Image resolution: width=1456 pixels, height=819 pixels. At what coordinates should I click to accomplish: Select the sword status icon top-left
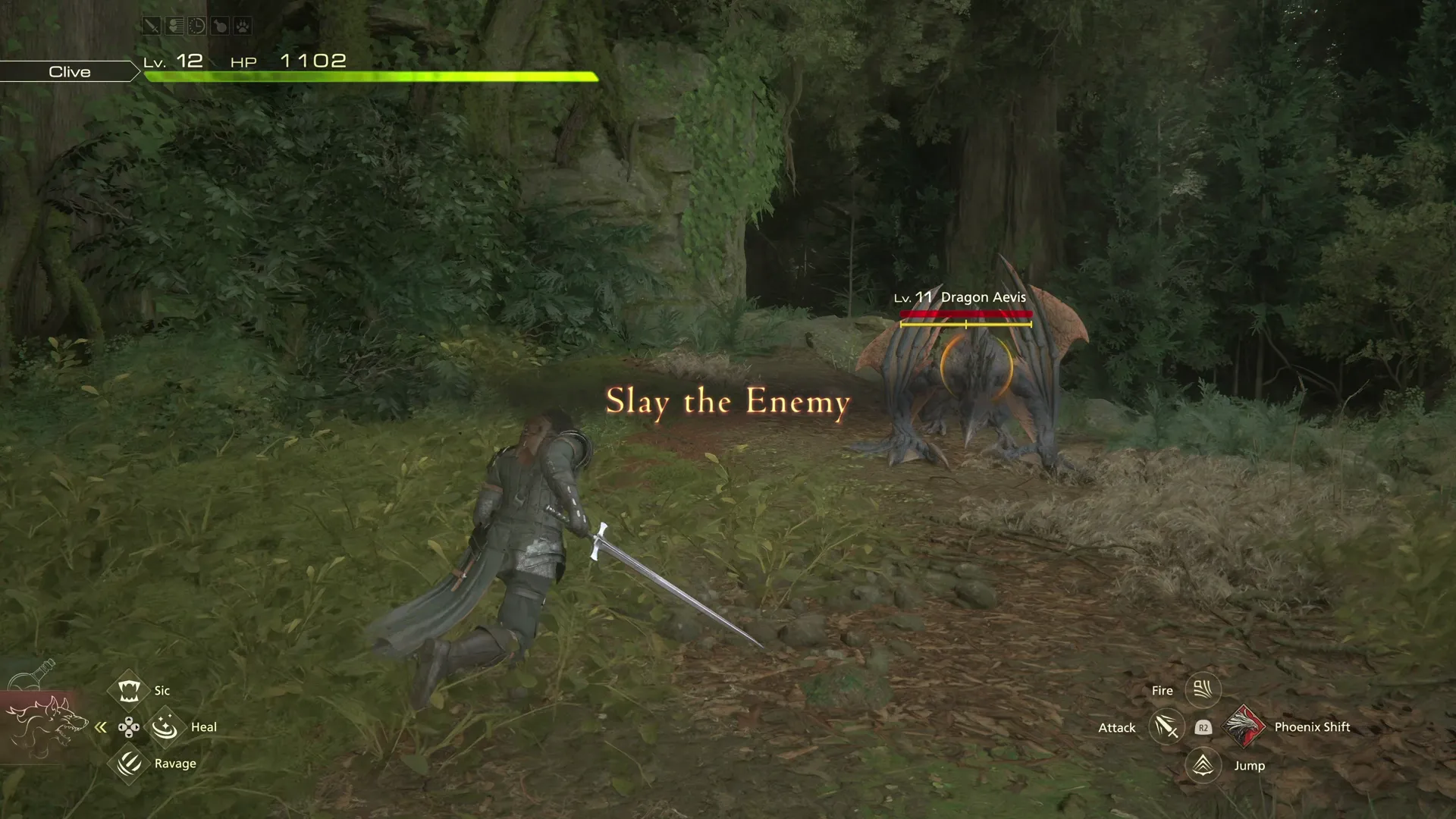point(152,25)
